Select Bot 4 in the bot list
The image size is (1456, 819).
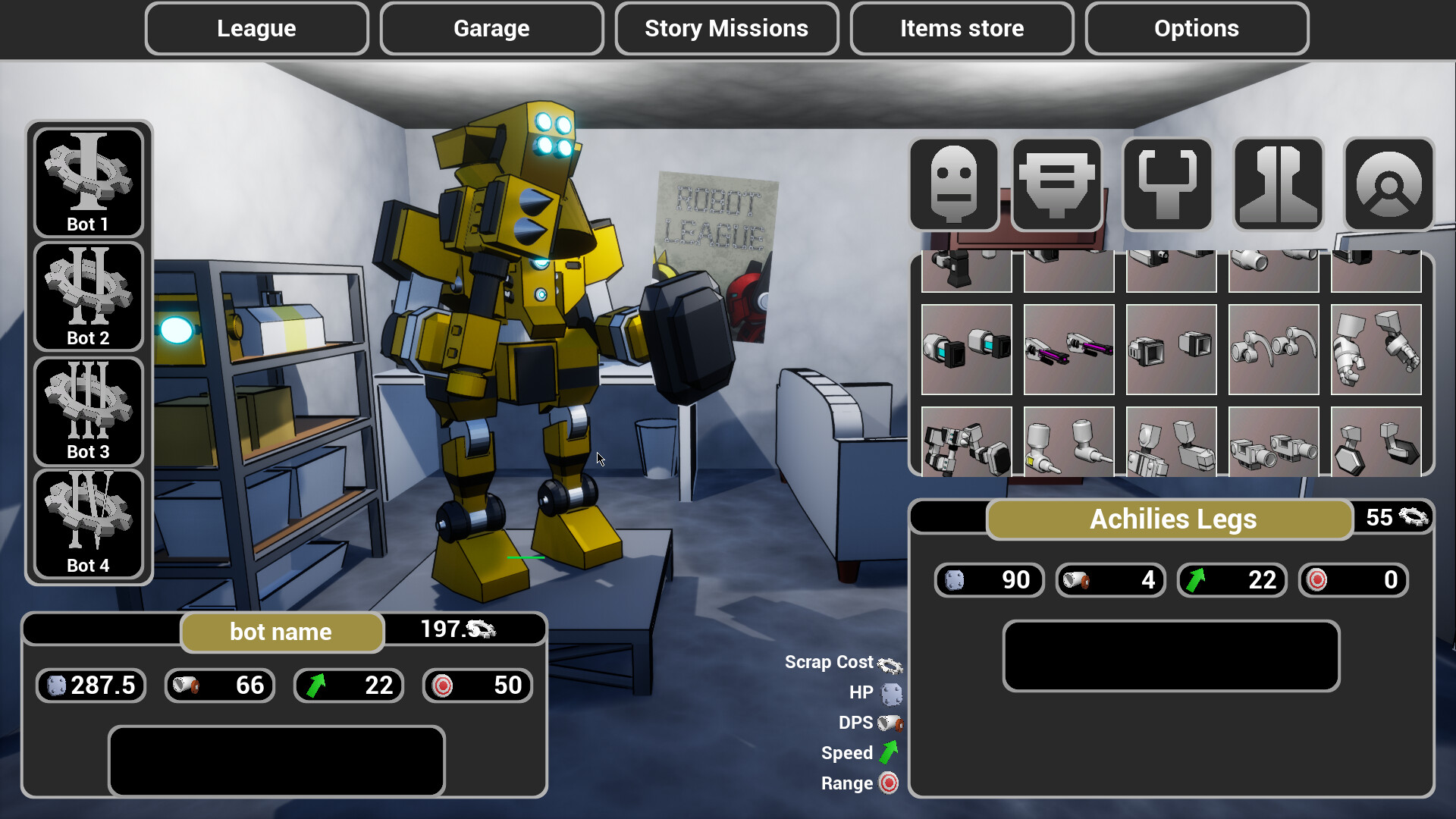click(x=88, y=523)
